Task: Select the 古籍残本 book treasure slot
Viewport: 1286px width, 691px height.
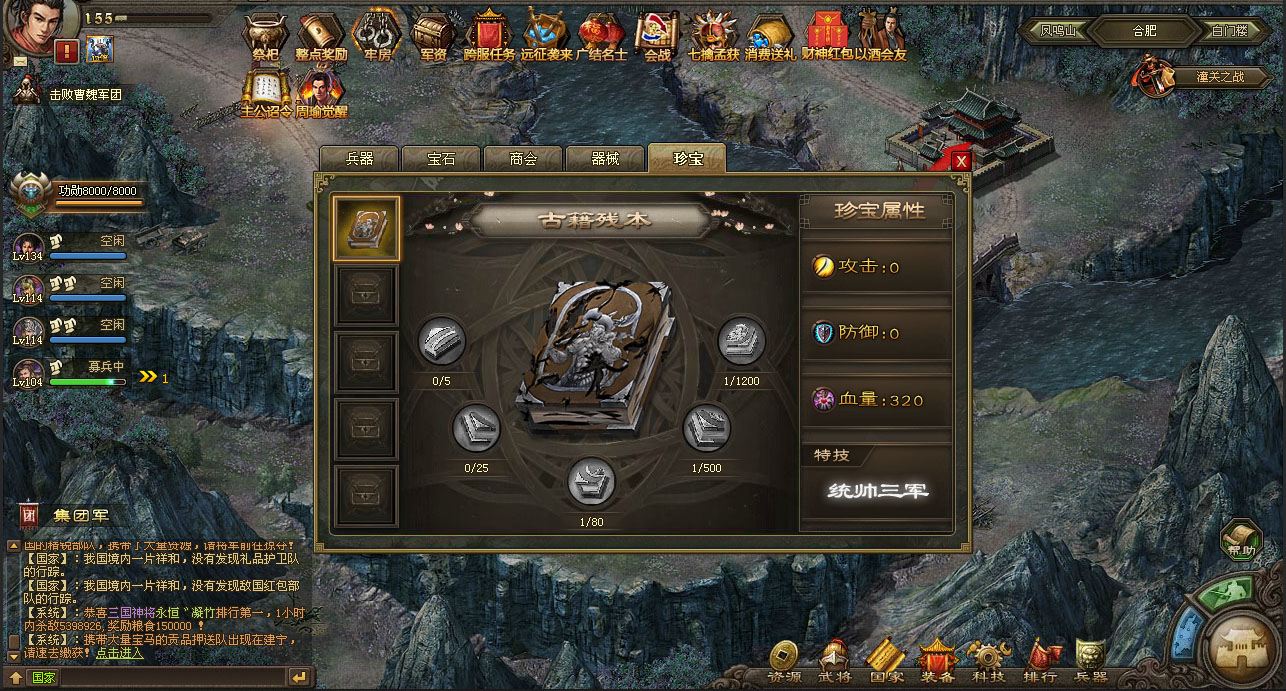Action: [x=367, y=228]
